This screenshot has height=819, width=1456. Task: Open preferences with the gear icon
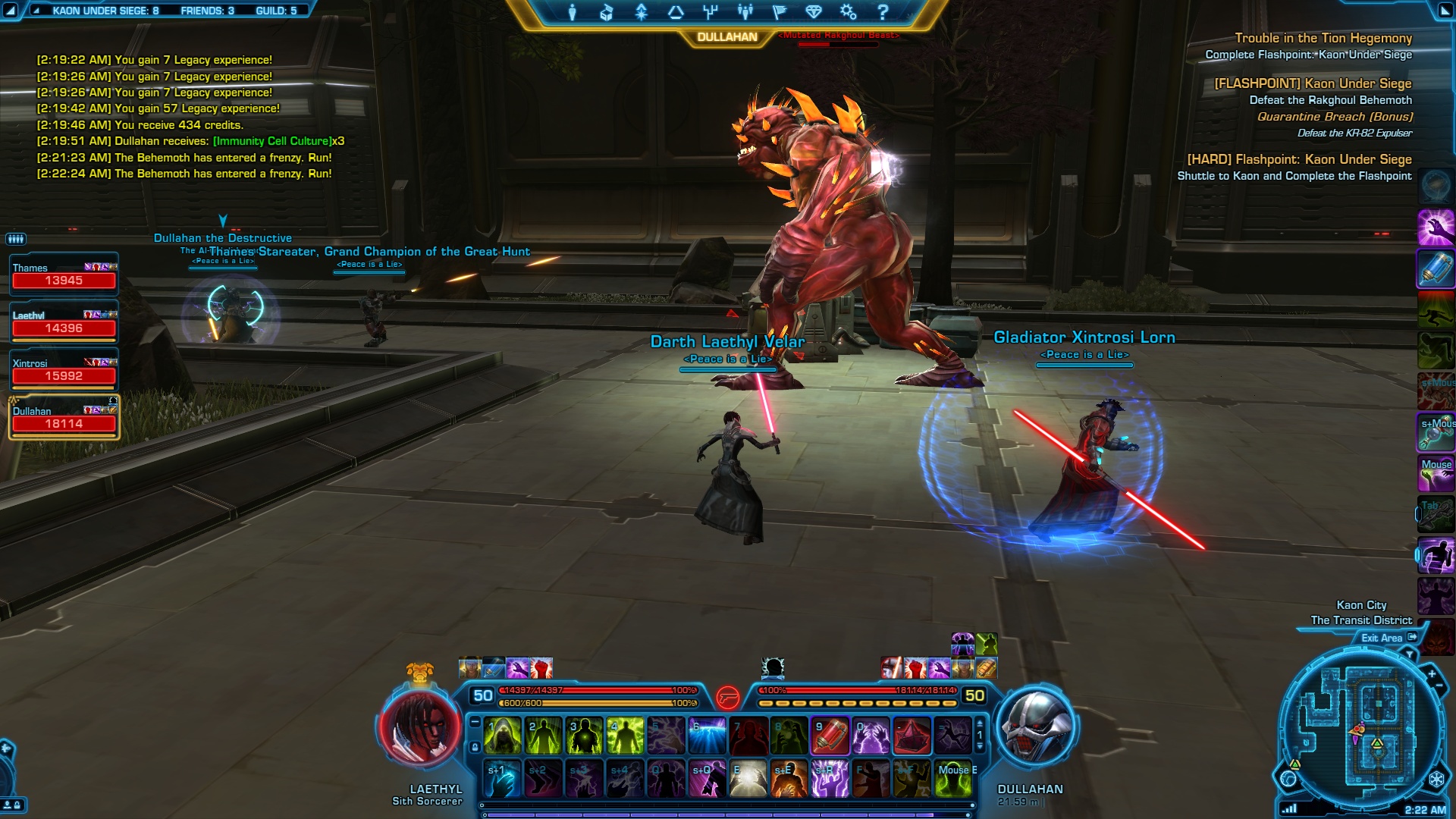(x=848, y=12)
